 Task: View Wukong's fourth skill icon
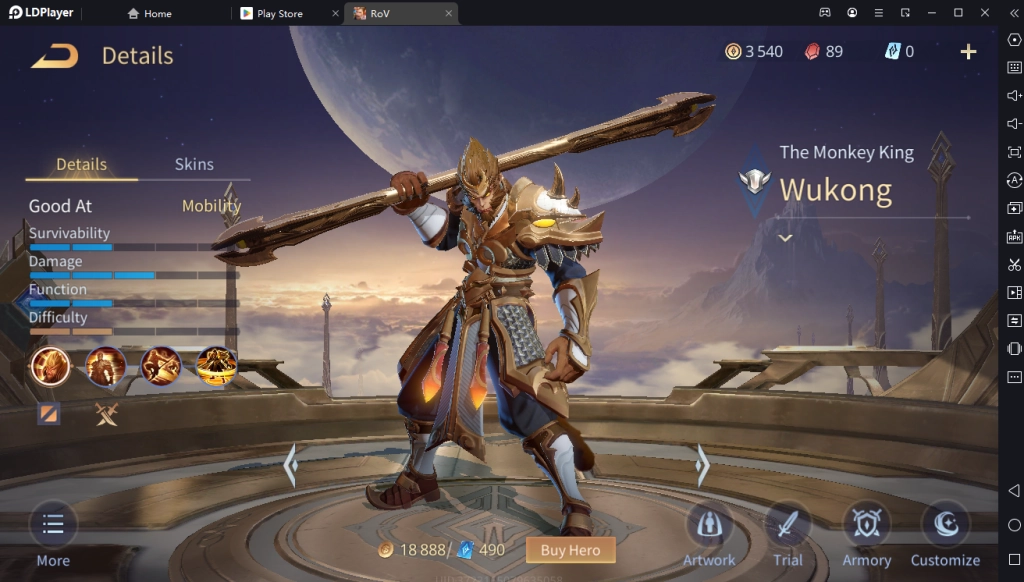pos(216,367)
